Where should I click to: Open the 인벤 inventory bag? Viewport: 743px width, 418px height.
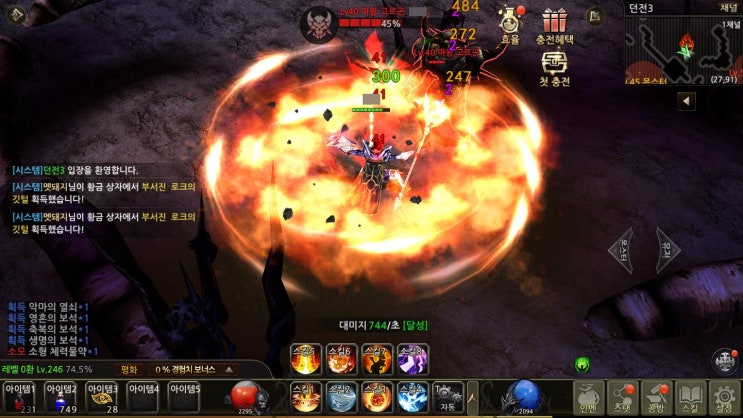click(590, 397)
